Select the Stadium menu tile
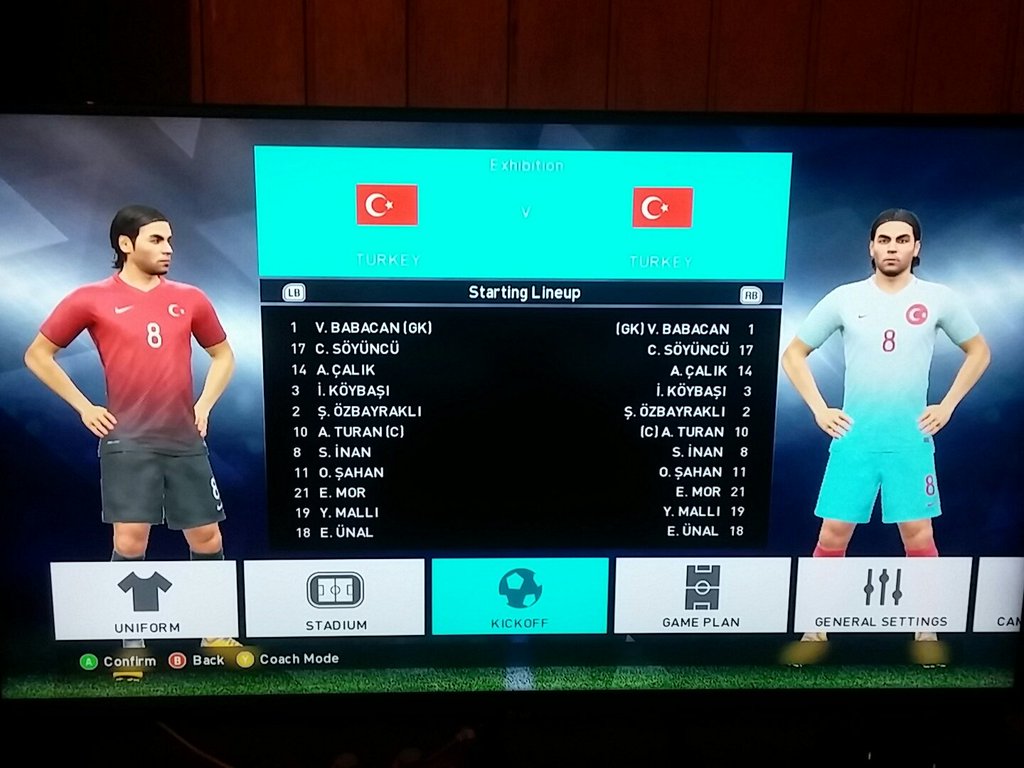This screenshot has height=768, width=1024. pyautogui.click(x=334, y=598)
